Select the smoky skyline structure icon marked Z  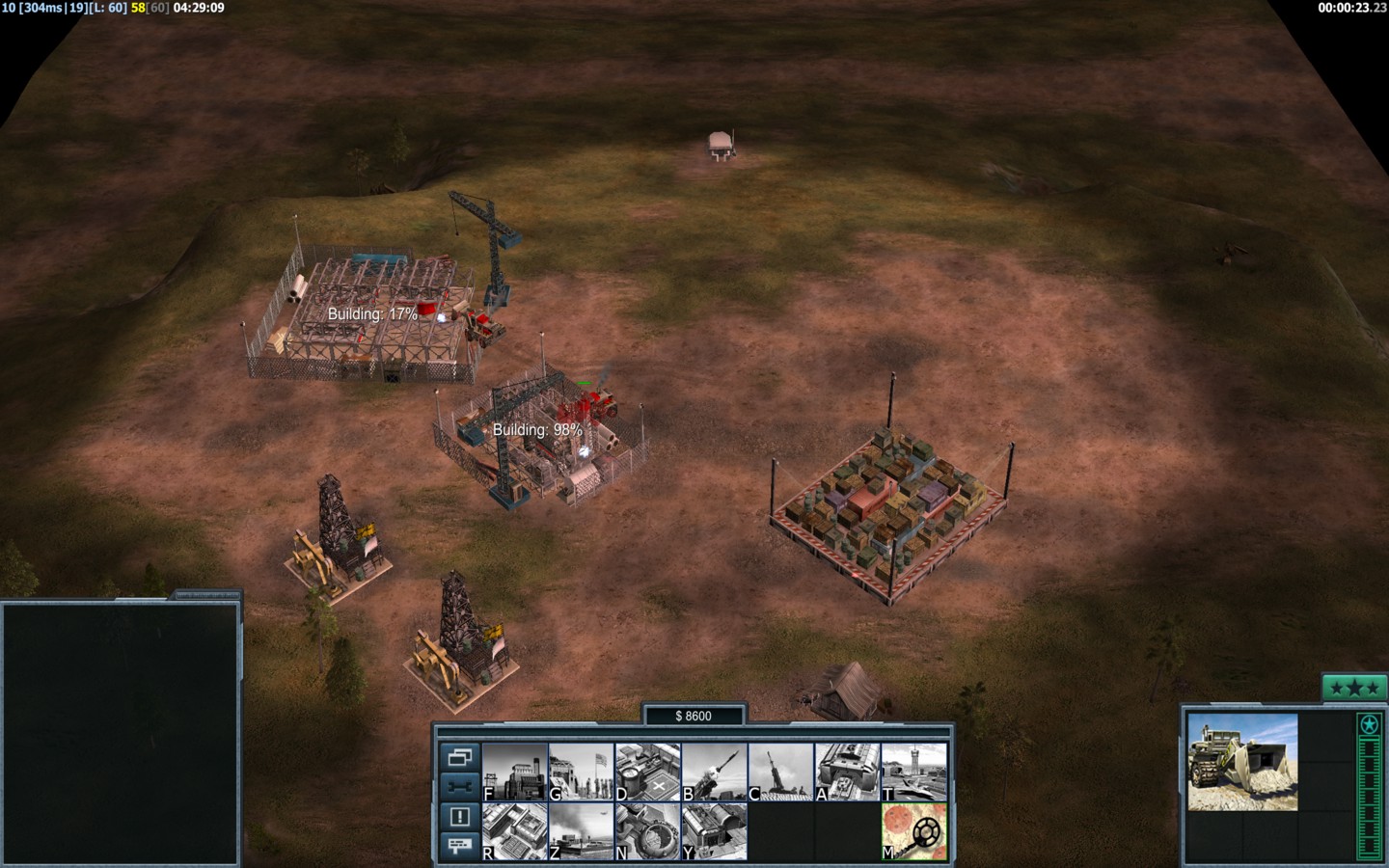(582, 831)
